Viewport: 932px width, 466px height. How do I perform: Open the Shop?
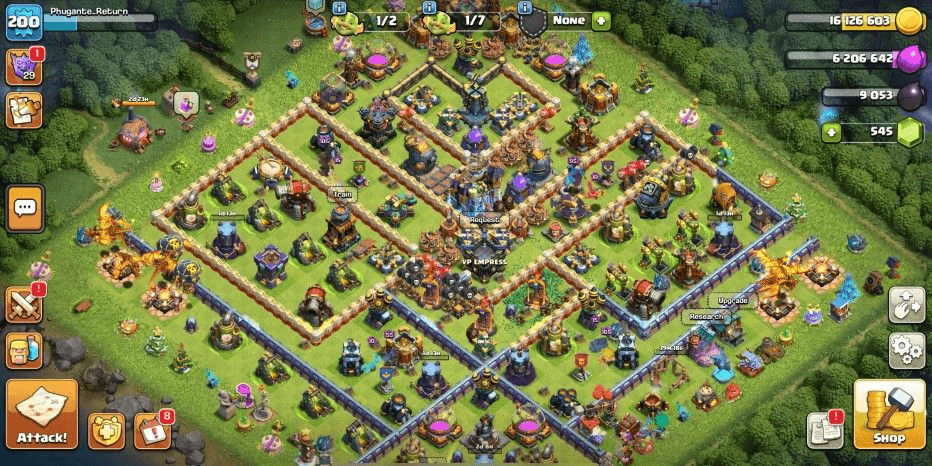point(888,414)
